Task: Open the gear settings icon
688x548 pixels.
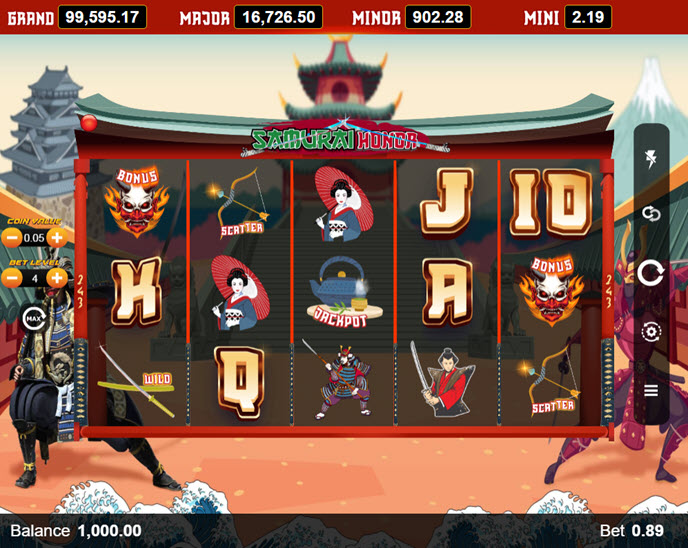Action: point(651,332)
